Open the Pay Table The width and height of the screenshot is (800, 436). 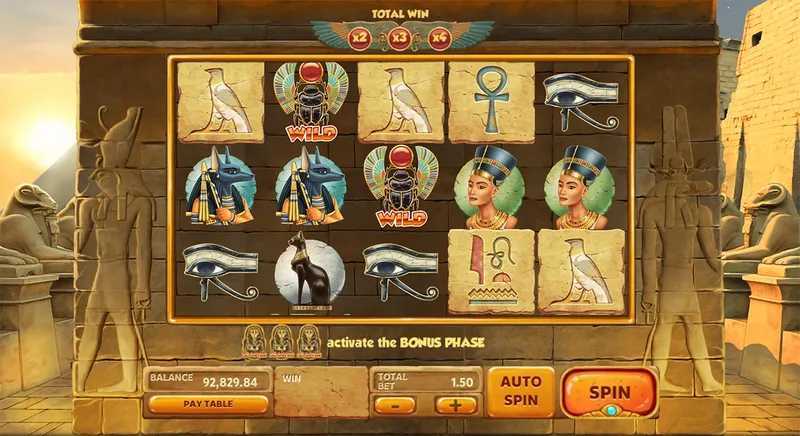pos(208,404)
